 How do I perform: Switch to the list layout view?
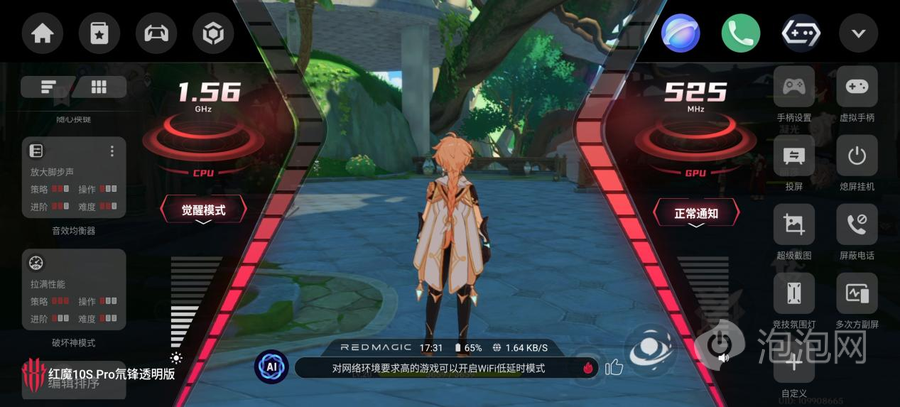tap(49, 87)
